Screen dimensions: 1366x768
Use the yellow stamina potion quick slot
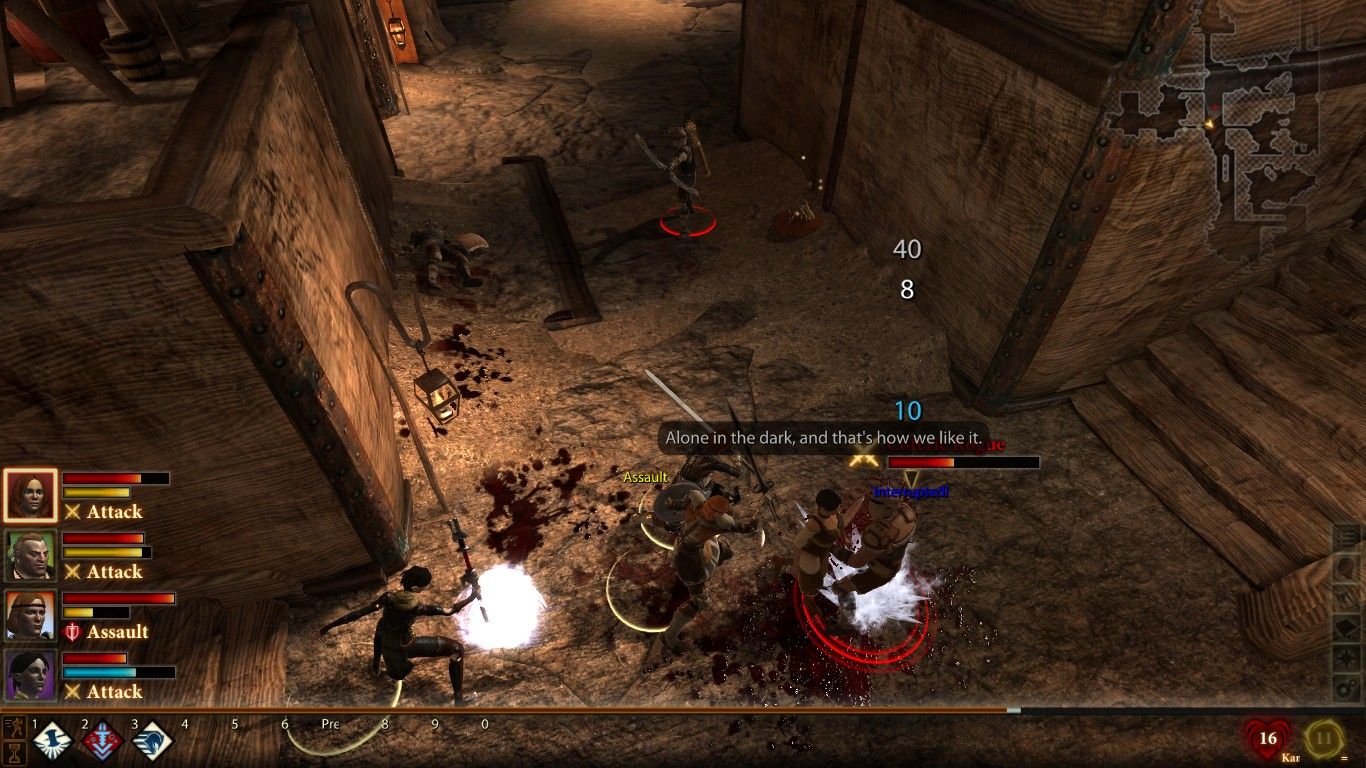[x=1324, y=741]
